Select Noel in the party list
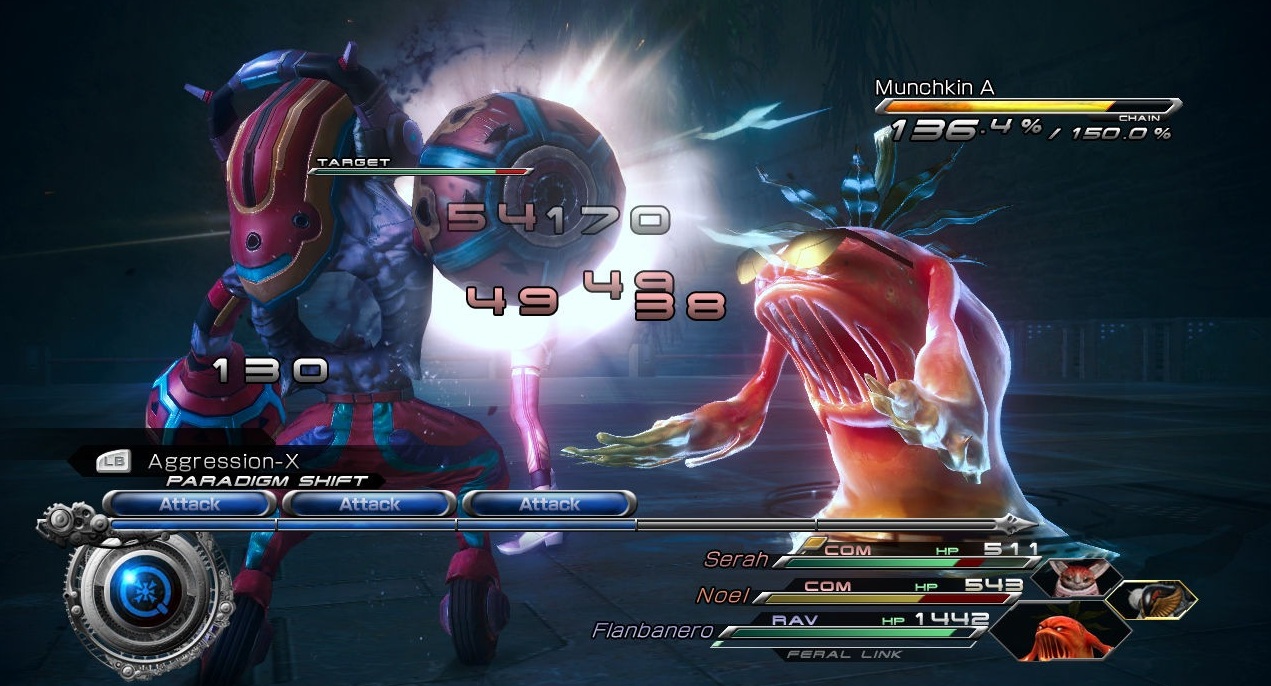1271x686 pixels. (722, 595)
